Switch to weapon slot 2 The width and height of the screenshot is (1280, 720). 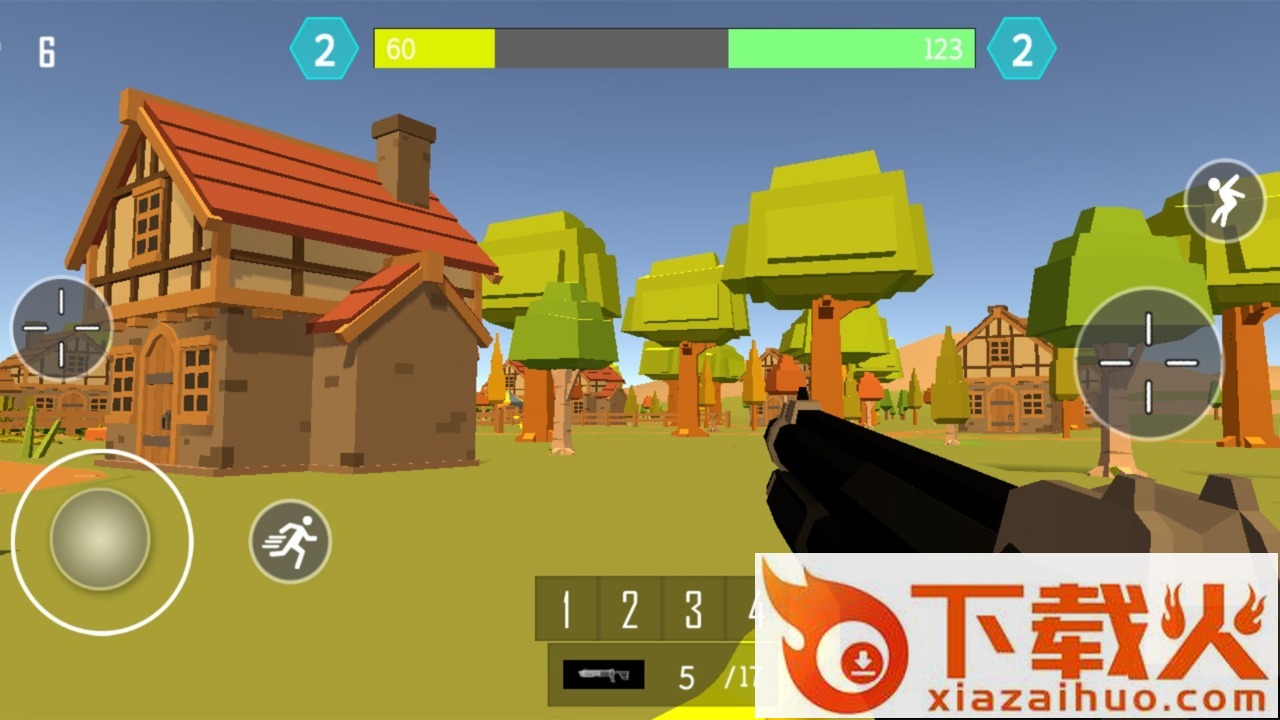629,608
